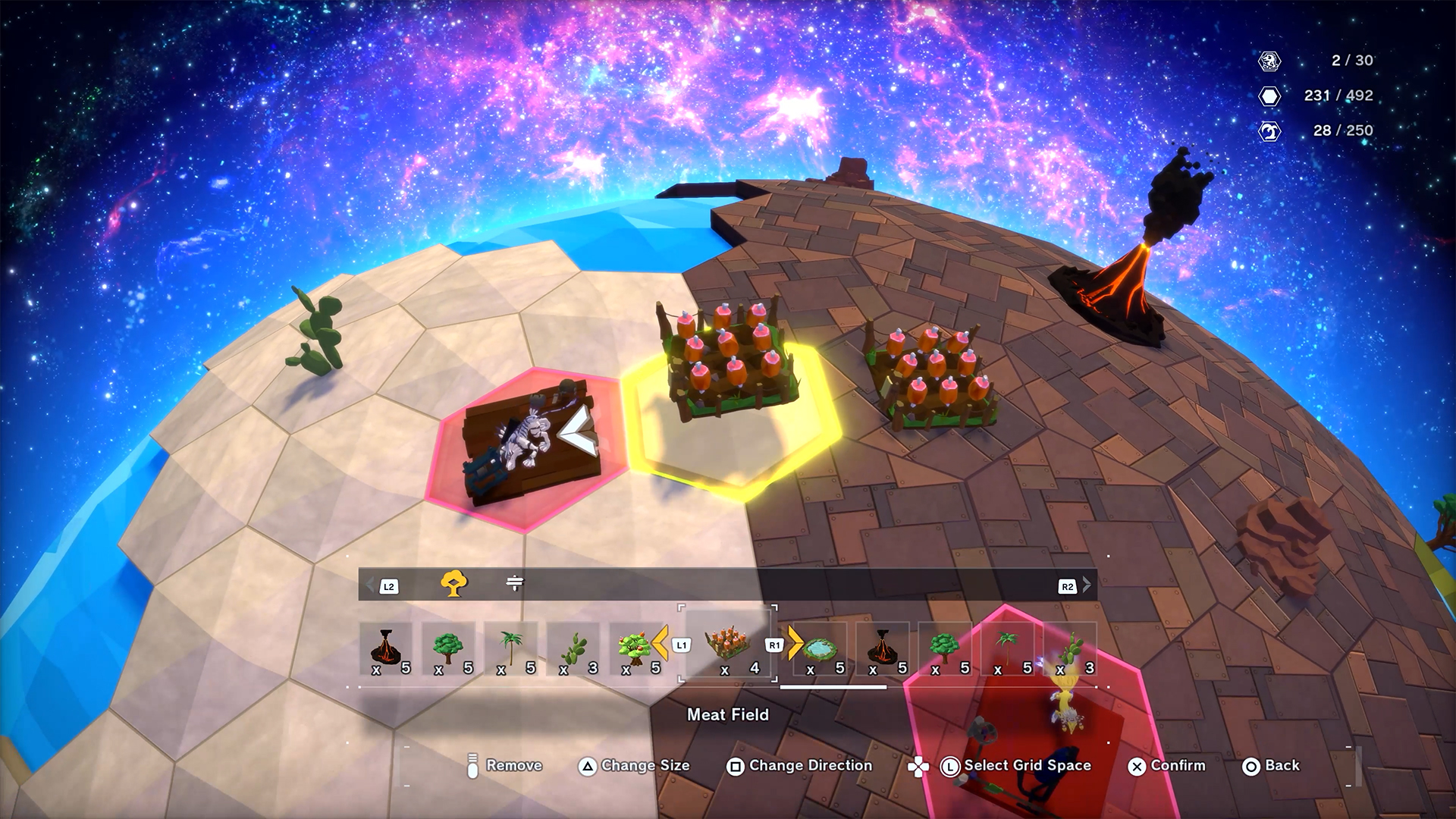Go to the next category with the grey right arrow

1087,585
